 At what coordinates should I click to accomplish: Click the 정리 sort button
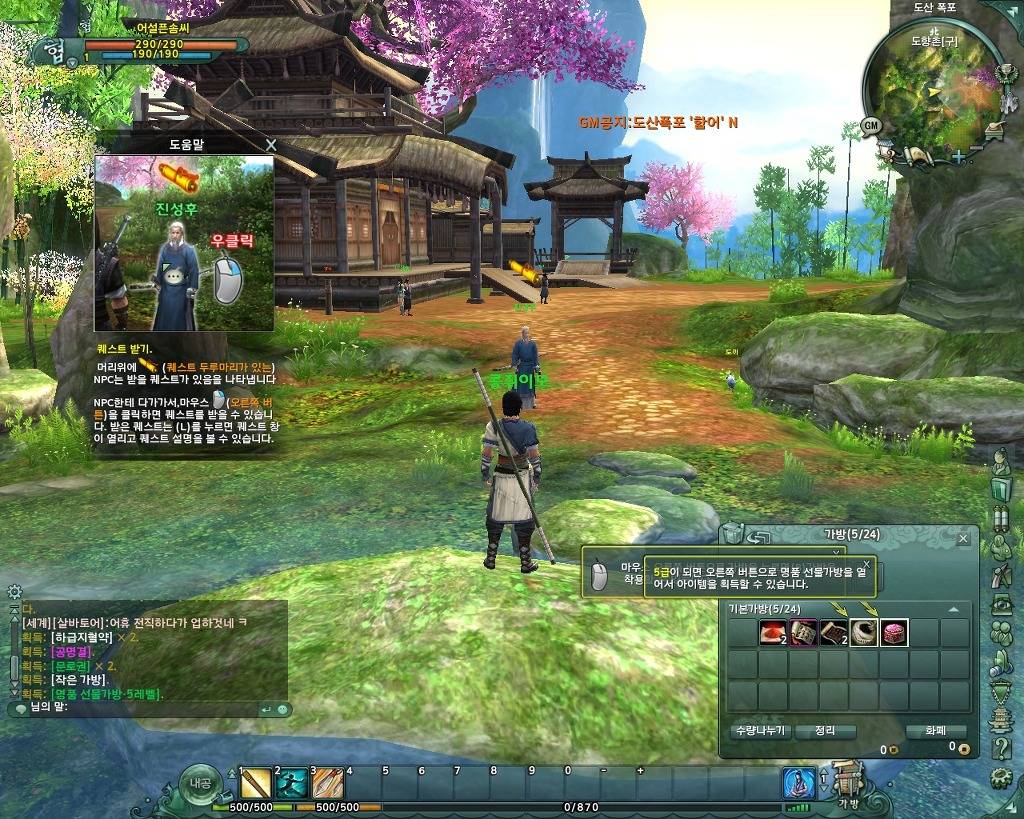pos(825,731)
